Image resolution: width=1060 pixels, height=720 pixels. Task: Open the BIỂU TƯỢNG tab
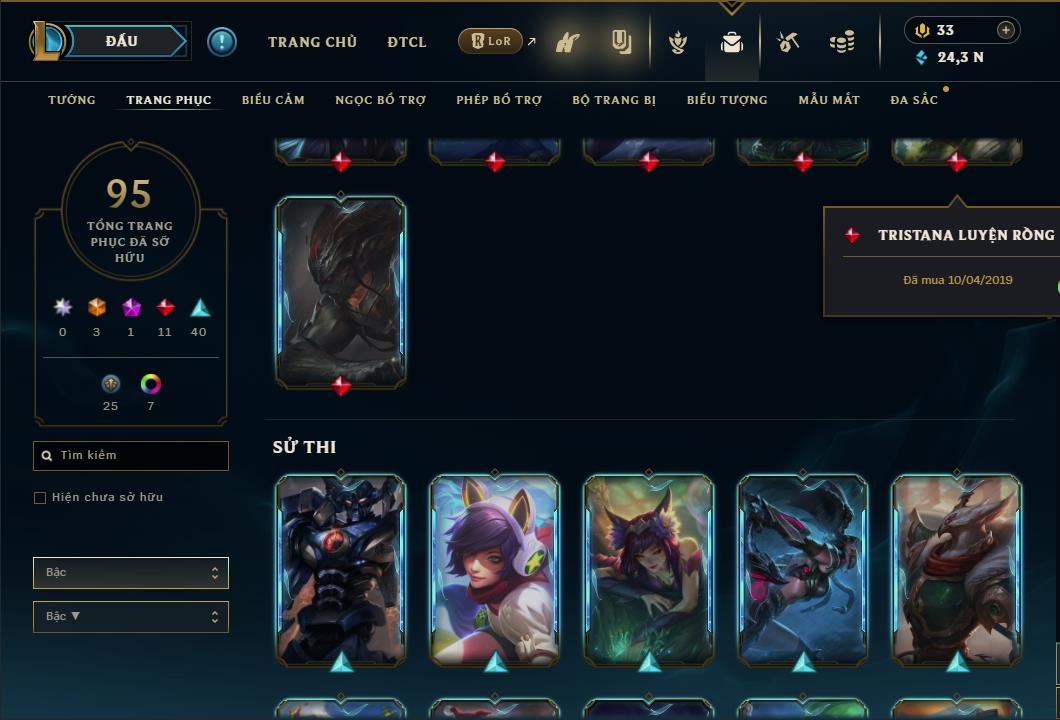(x=727, y=100)
